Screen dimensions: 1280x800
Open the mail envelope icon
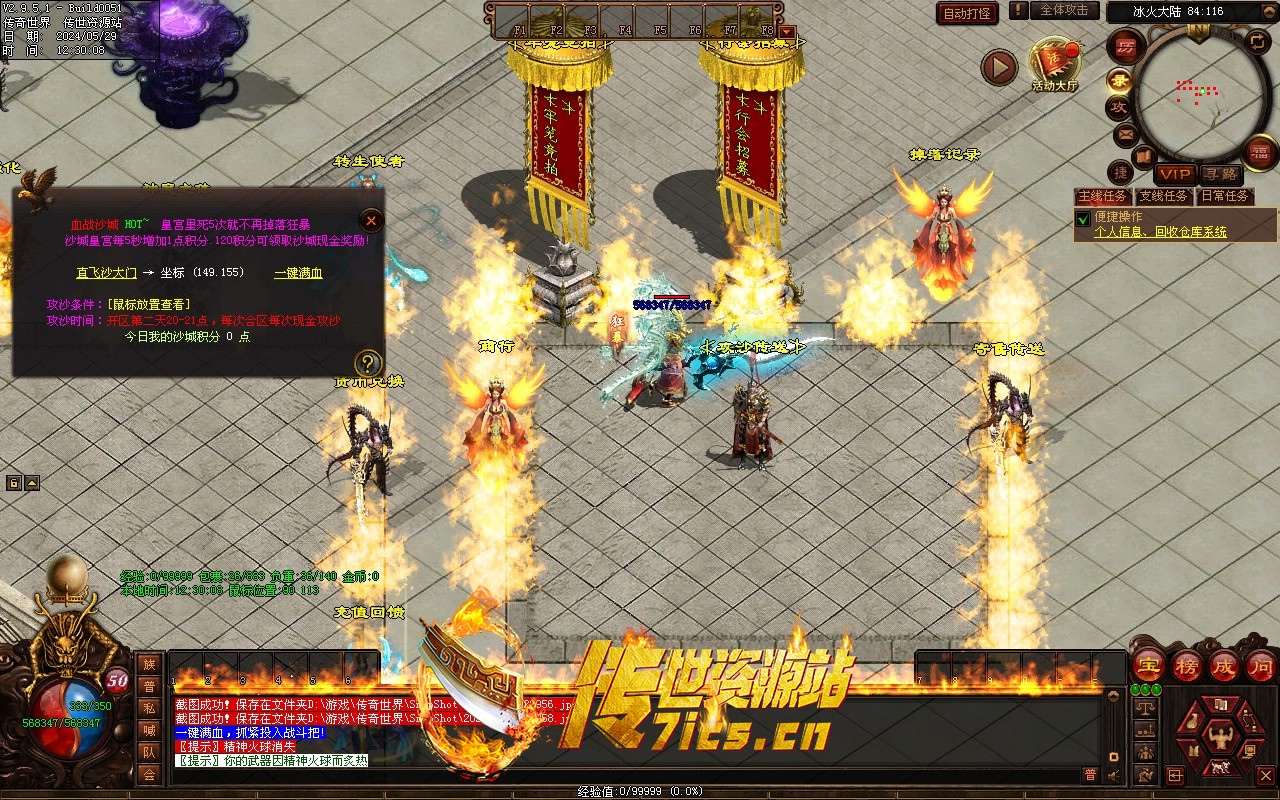(1126, 134)
